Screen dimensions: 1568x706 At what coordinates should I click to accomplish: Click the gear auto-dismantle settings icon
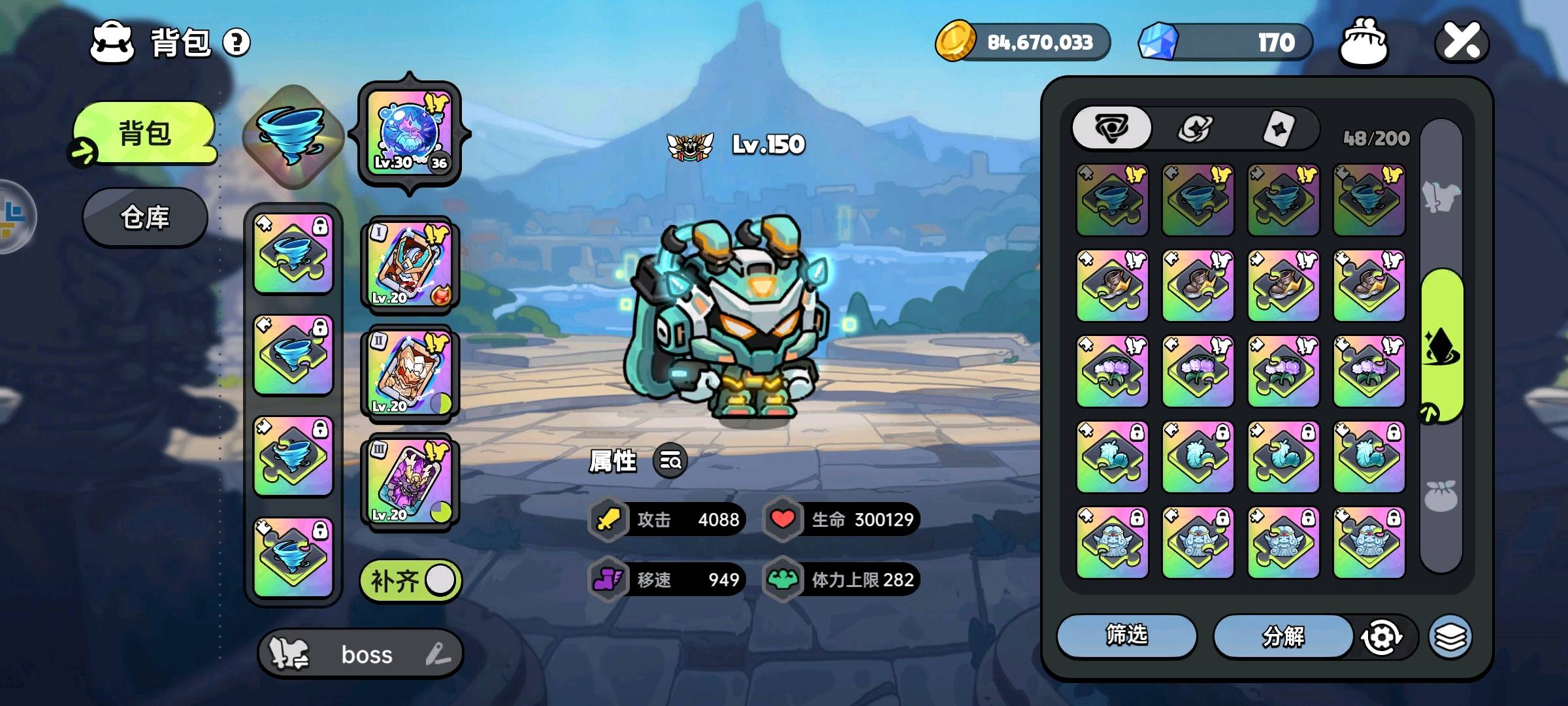click(1380, 637)
